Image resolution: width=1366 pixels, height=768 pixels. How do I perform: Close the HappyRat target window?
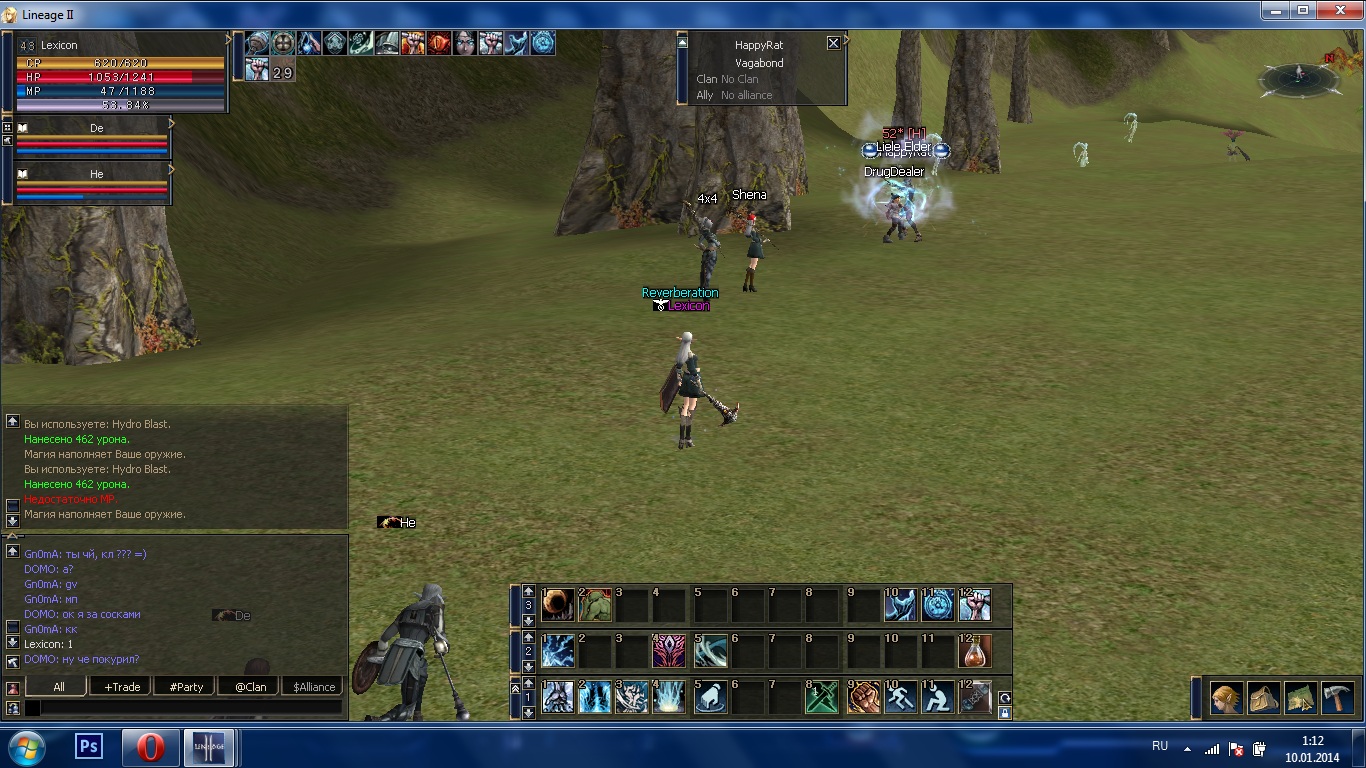[x=833, y=43]
